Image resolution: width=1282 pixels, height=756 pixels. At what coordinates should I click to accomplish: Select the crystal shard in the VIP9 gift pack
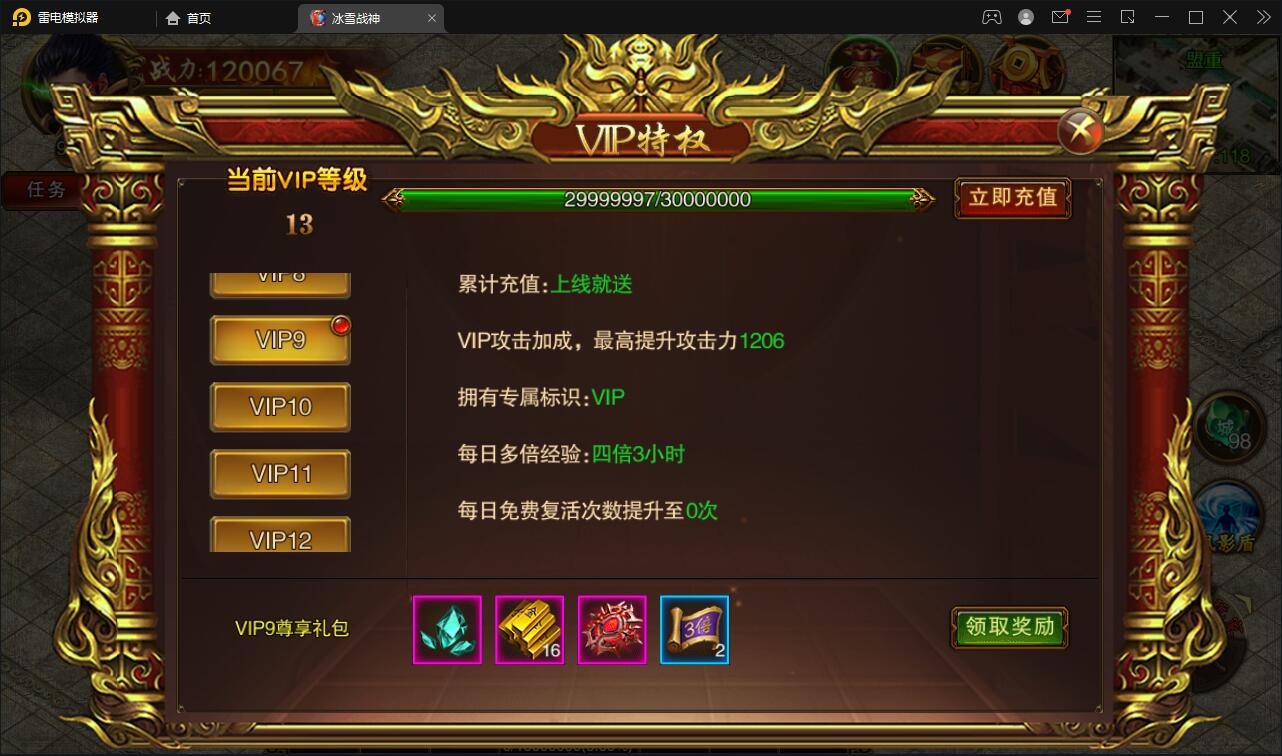point(446,629)
